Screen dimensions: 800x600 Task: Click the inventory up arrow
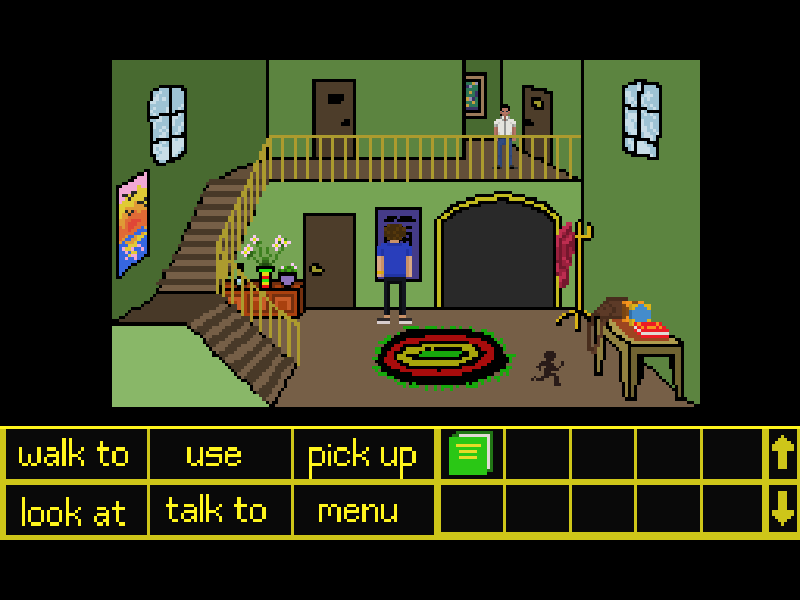(782, 454)
